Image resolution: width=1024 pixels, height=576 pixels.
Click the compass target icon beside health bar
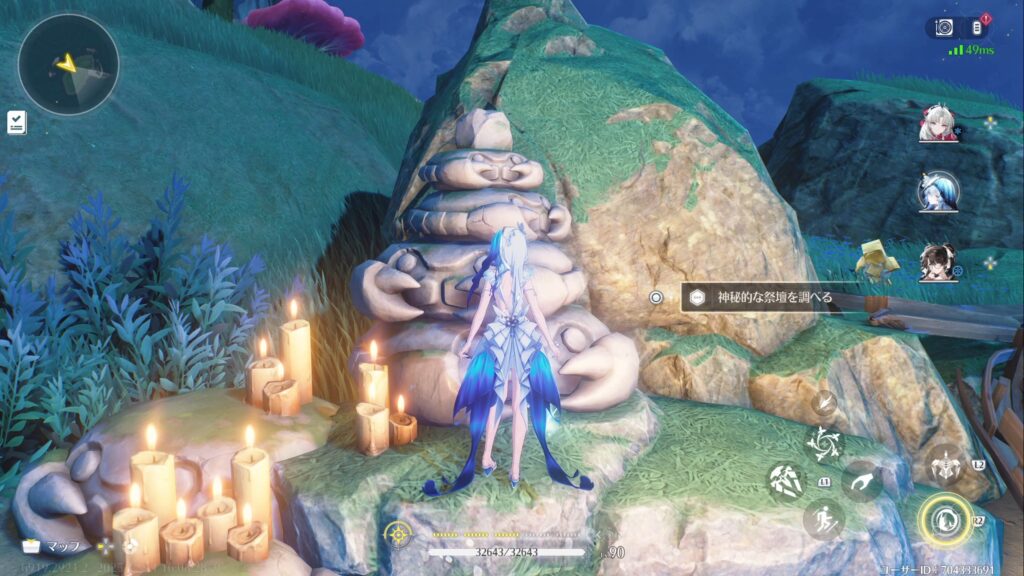(399, 533)
